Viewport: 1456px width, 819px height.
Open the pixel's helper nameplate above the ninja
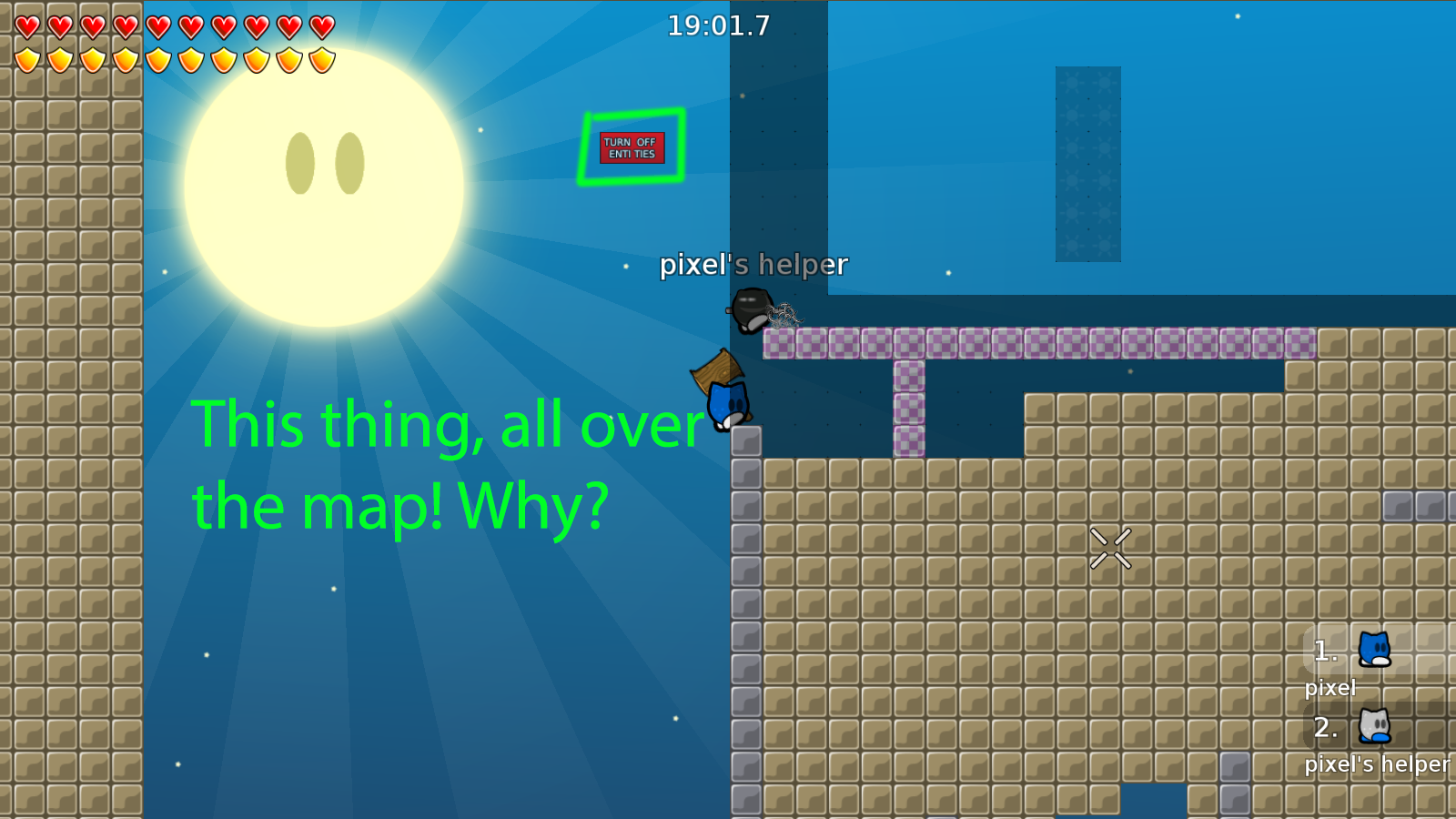pos(753,265)
